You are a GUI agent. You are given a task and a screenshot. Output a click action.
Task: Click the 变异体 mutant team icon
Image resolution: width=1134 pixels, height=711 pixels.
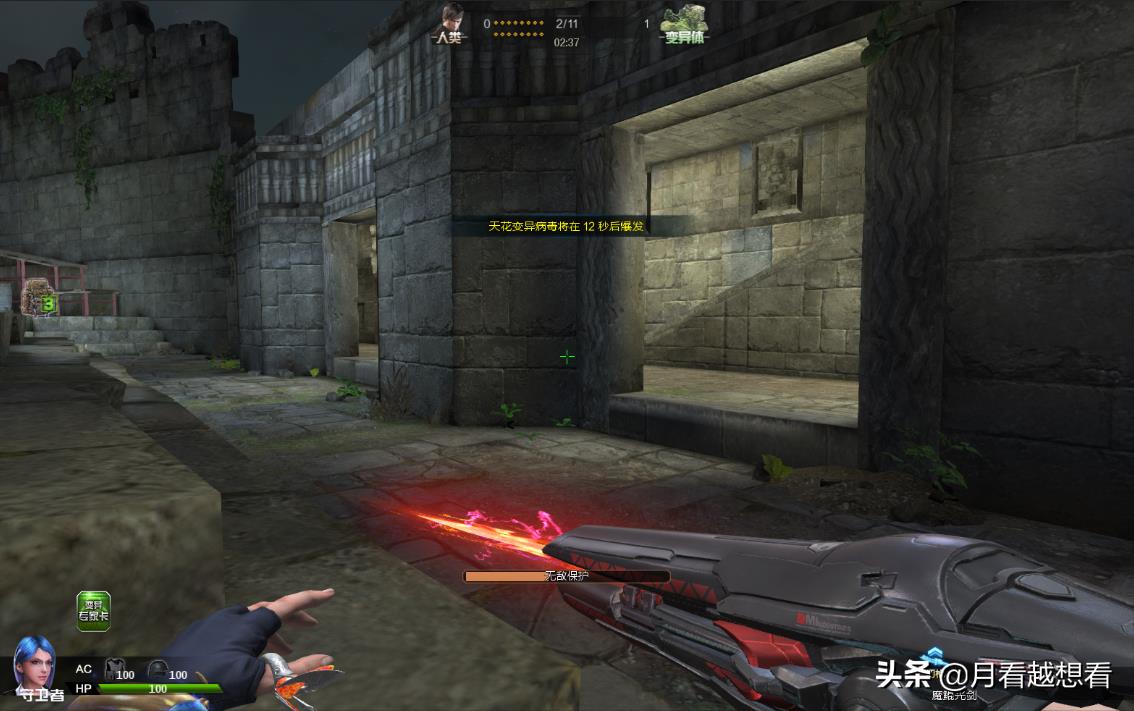click(685, 20)
